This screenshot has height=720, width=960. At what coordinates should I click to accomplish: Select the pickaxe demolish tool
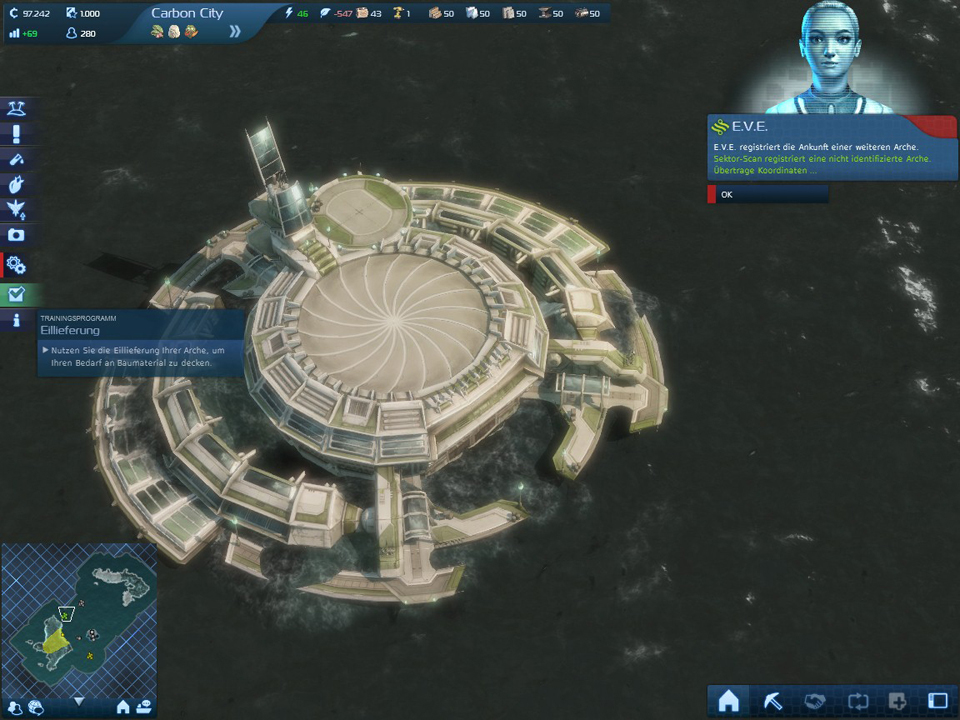point(771,701)
